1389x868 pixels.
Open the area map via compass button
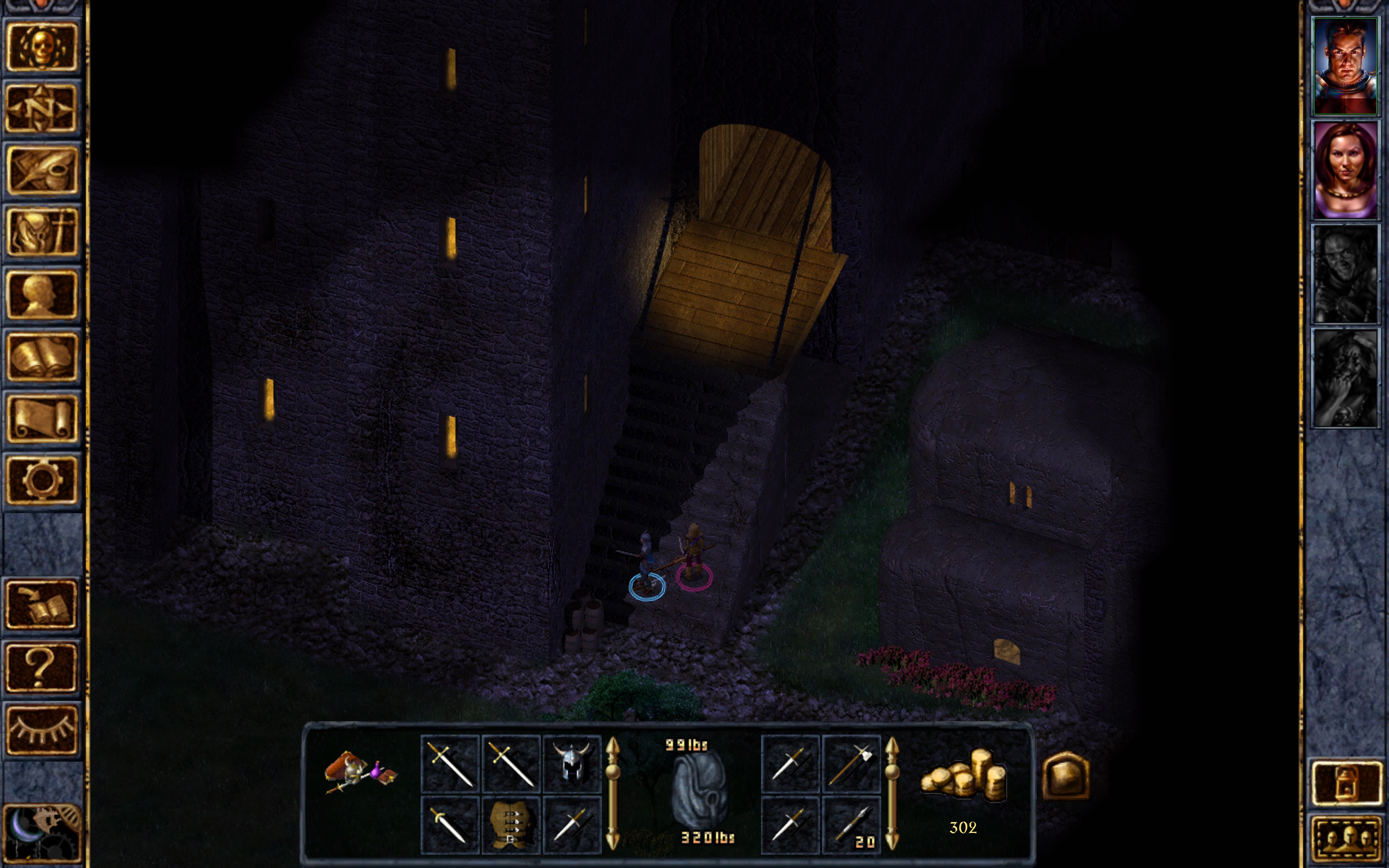pyautogui.click(x=41, y=109)
